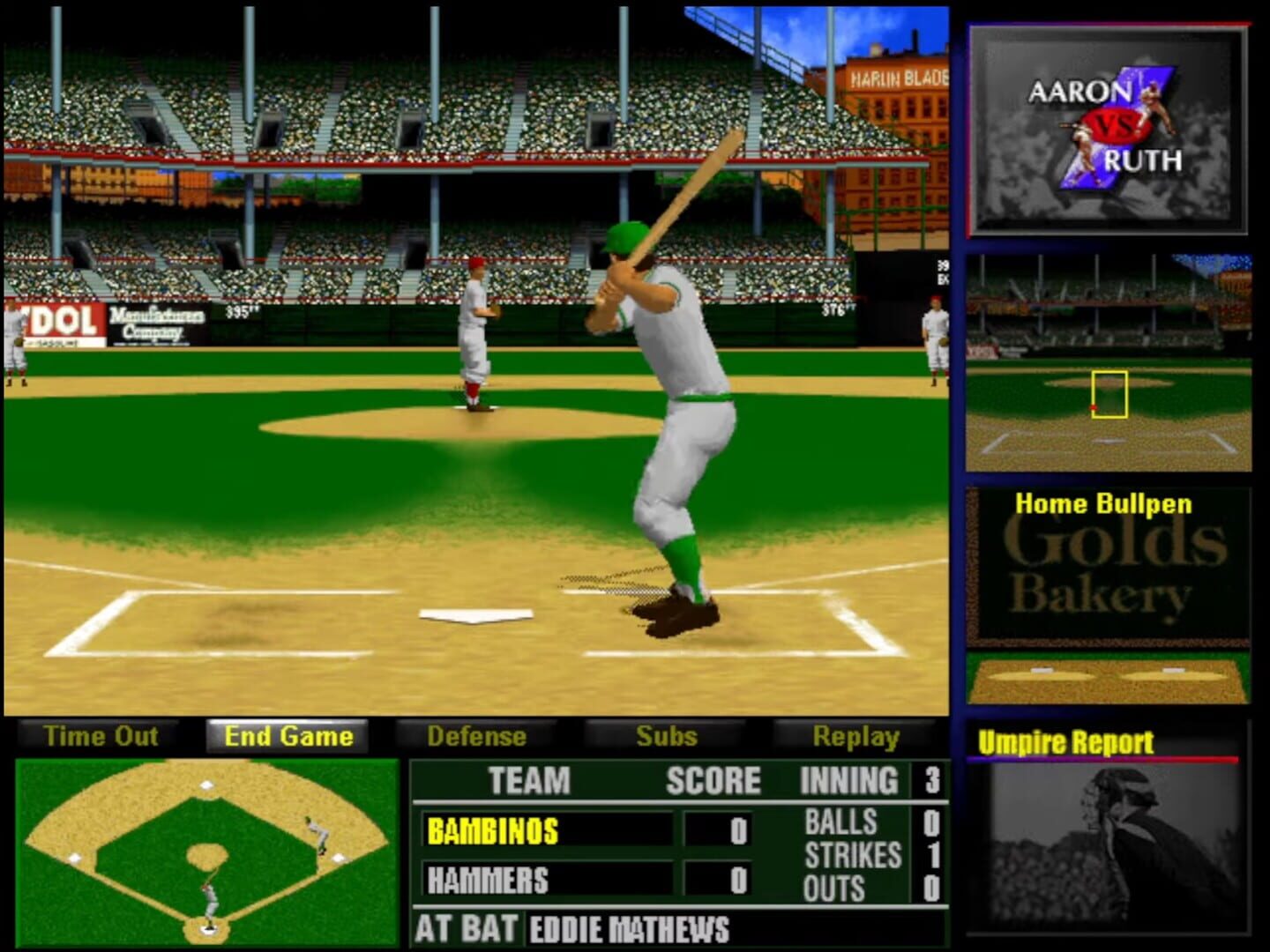Viewport: 1270px width, 952px height.
Task: Open the Subs substitution menu
Action: 665,736
